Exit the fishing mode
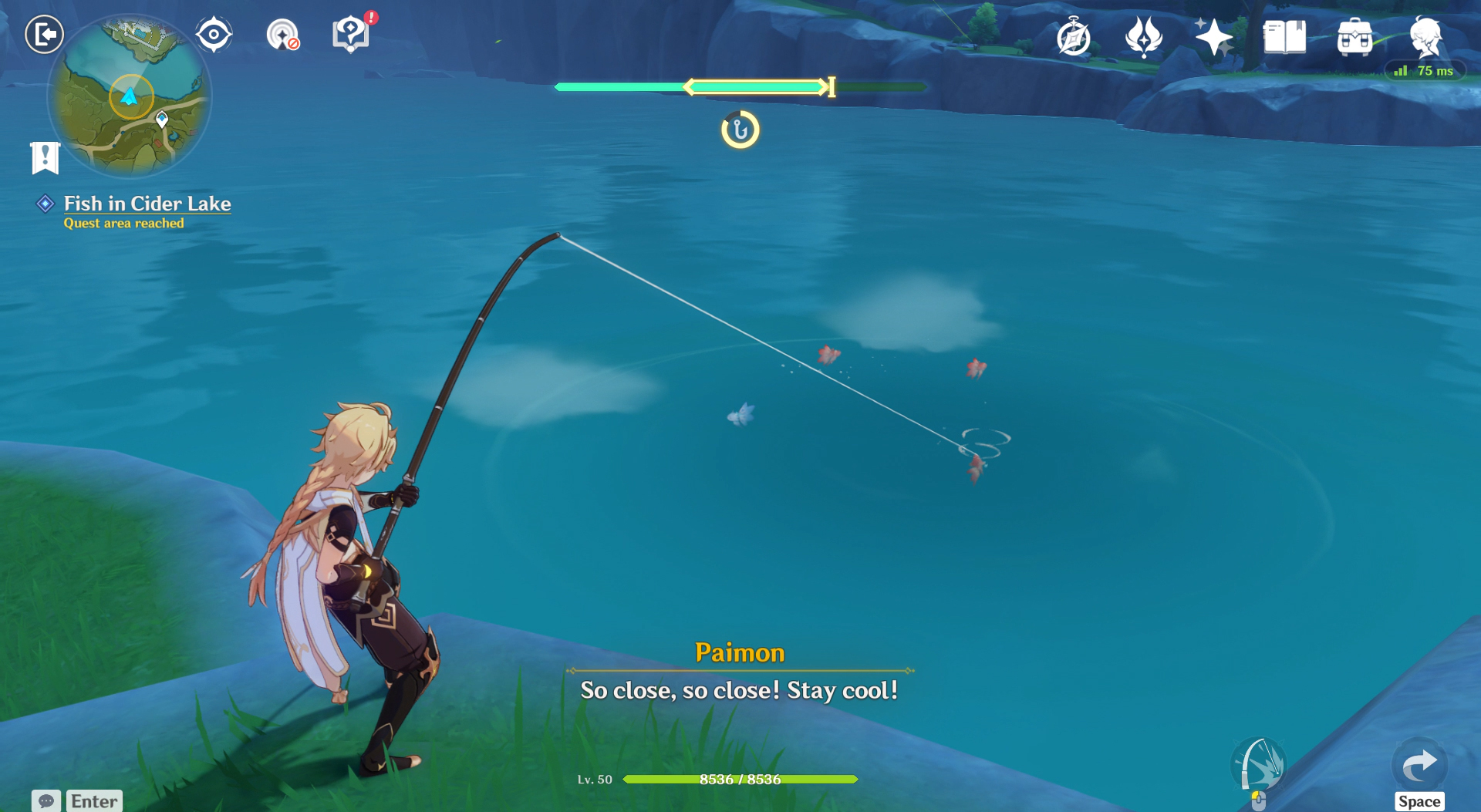 click(44, 35)
